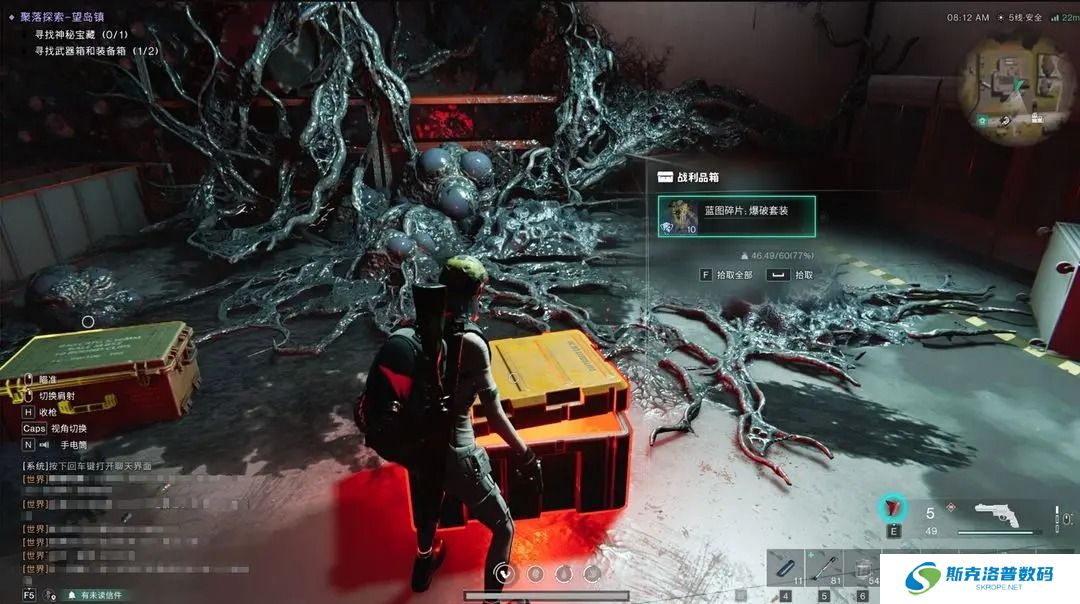Click the 拾取全部 loot-all option
1080x604 pixels.
click(x=727, y=274)
